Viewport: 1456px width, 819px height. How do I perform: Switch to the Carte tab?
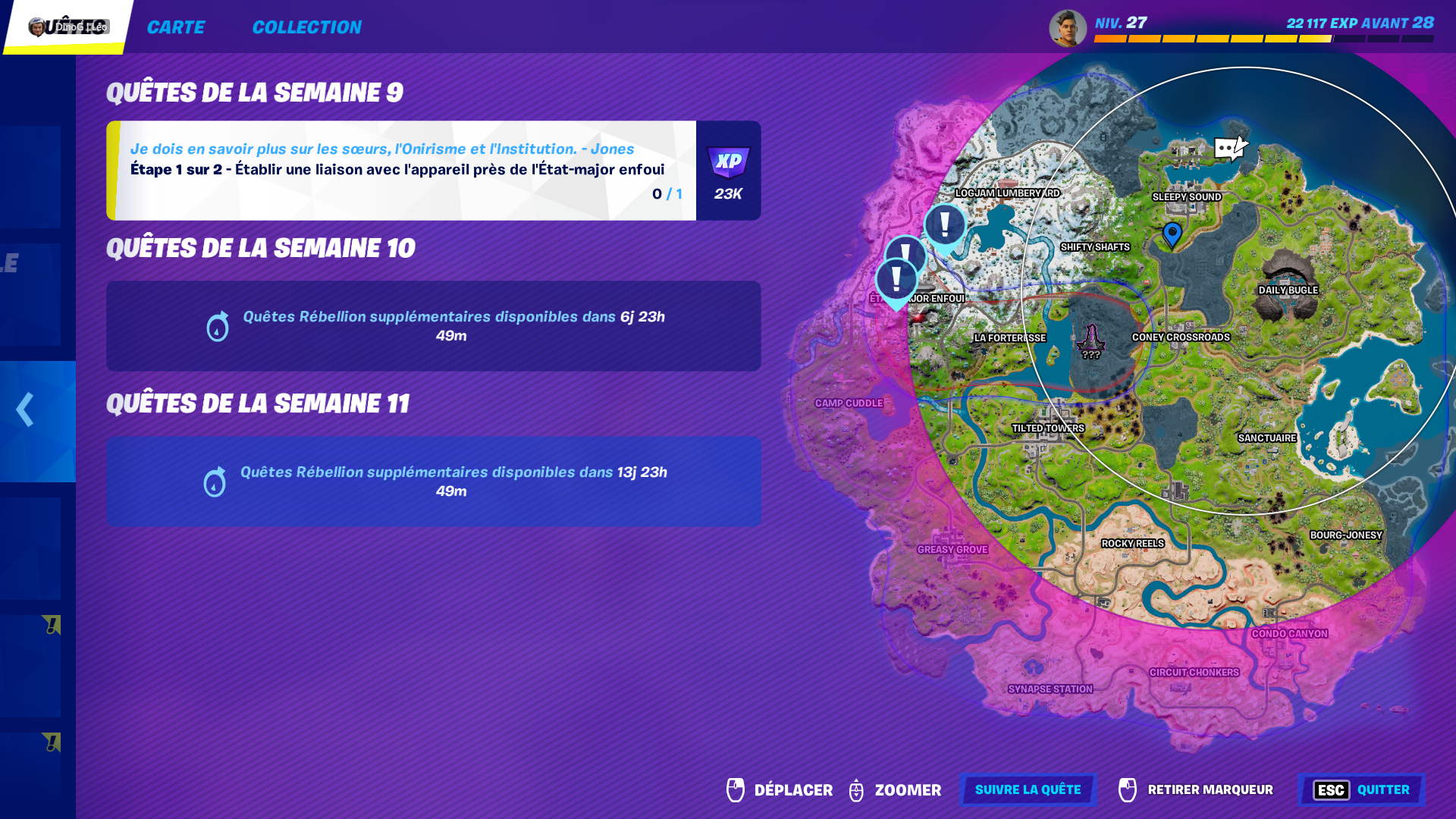click(176, 27)
